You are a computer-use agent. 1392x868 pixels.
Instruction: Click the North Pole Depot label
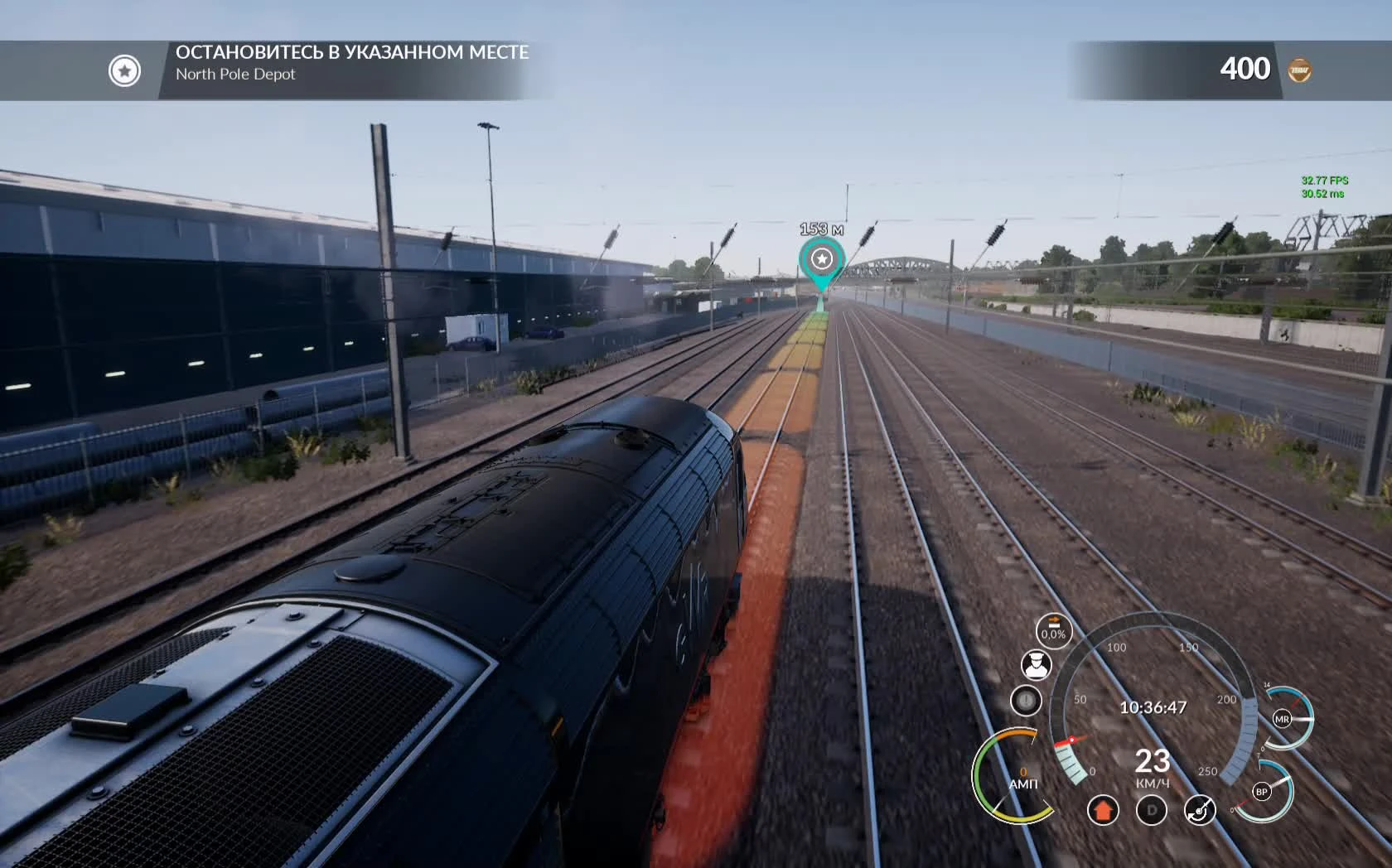coord(234,75)
